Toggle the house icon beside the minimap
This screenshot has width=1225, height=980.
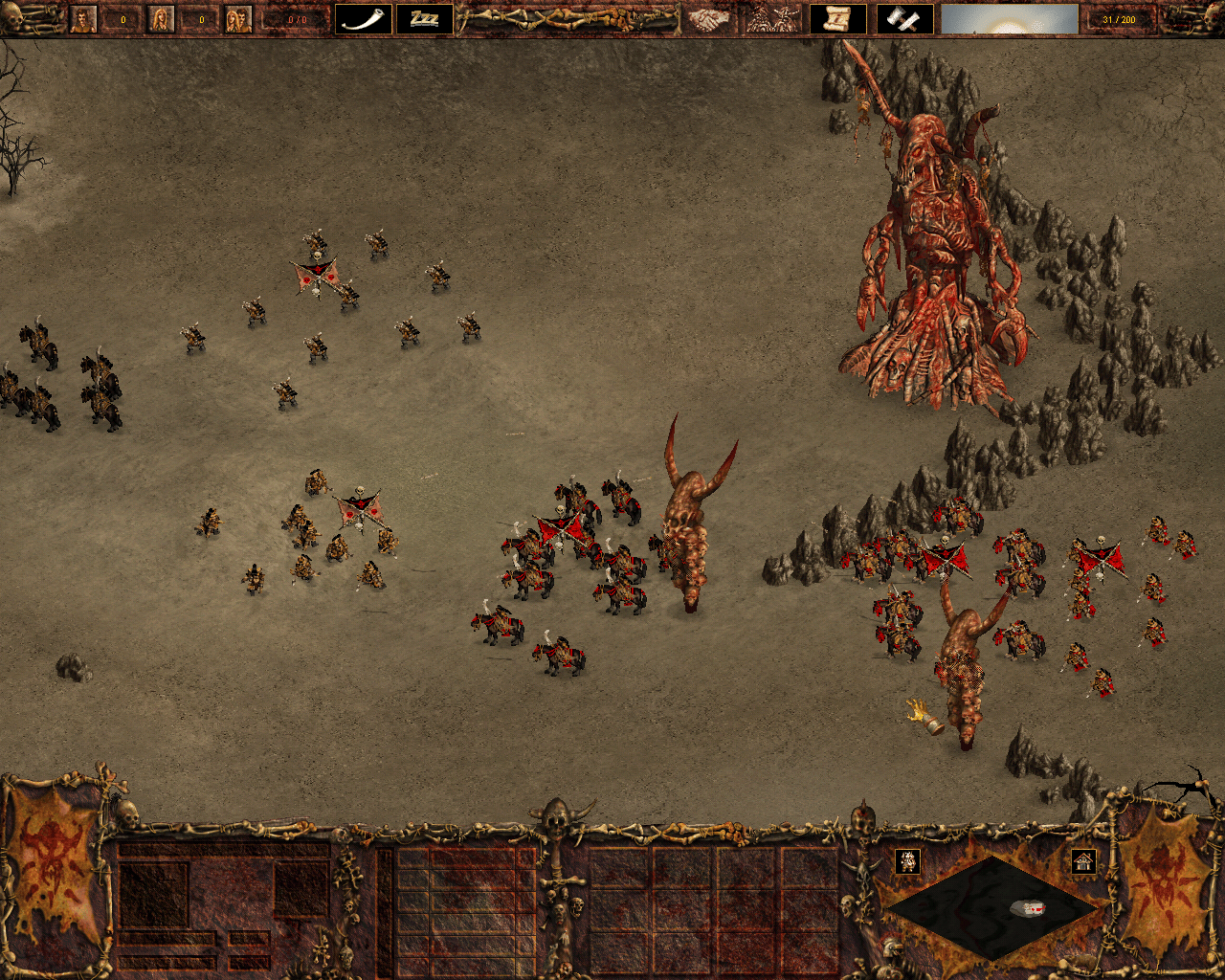click(1083, 861)
